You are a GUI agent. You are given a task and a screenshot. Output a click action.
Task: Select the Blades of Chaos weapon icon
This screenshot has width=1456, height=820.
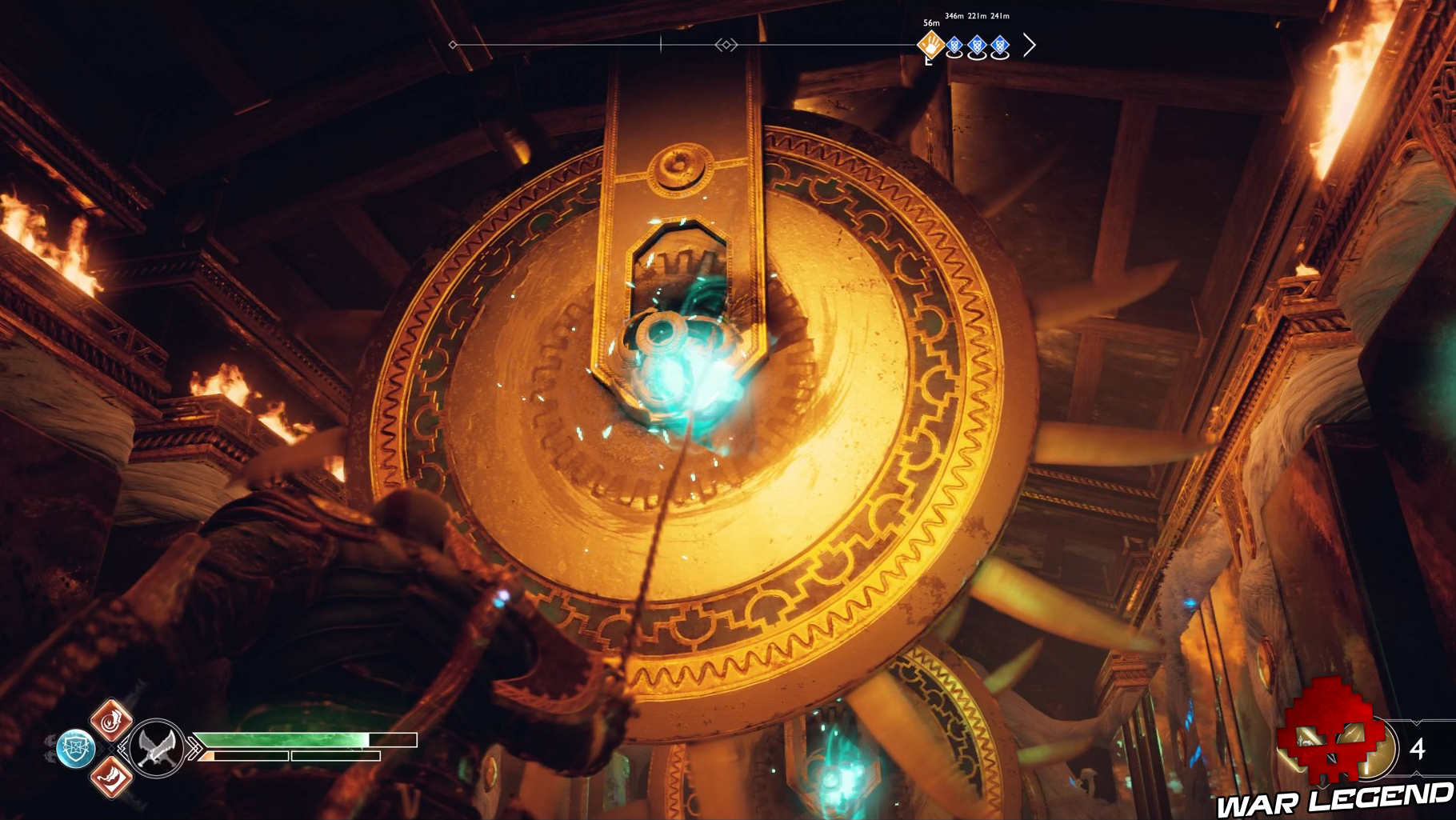[x=156, y=749]
